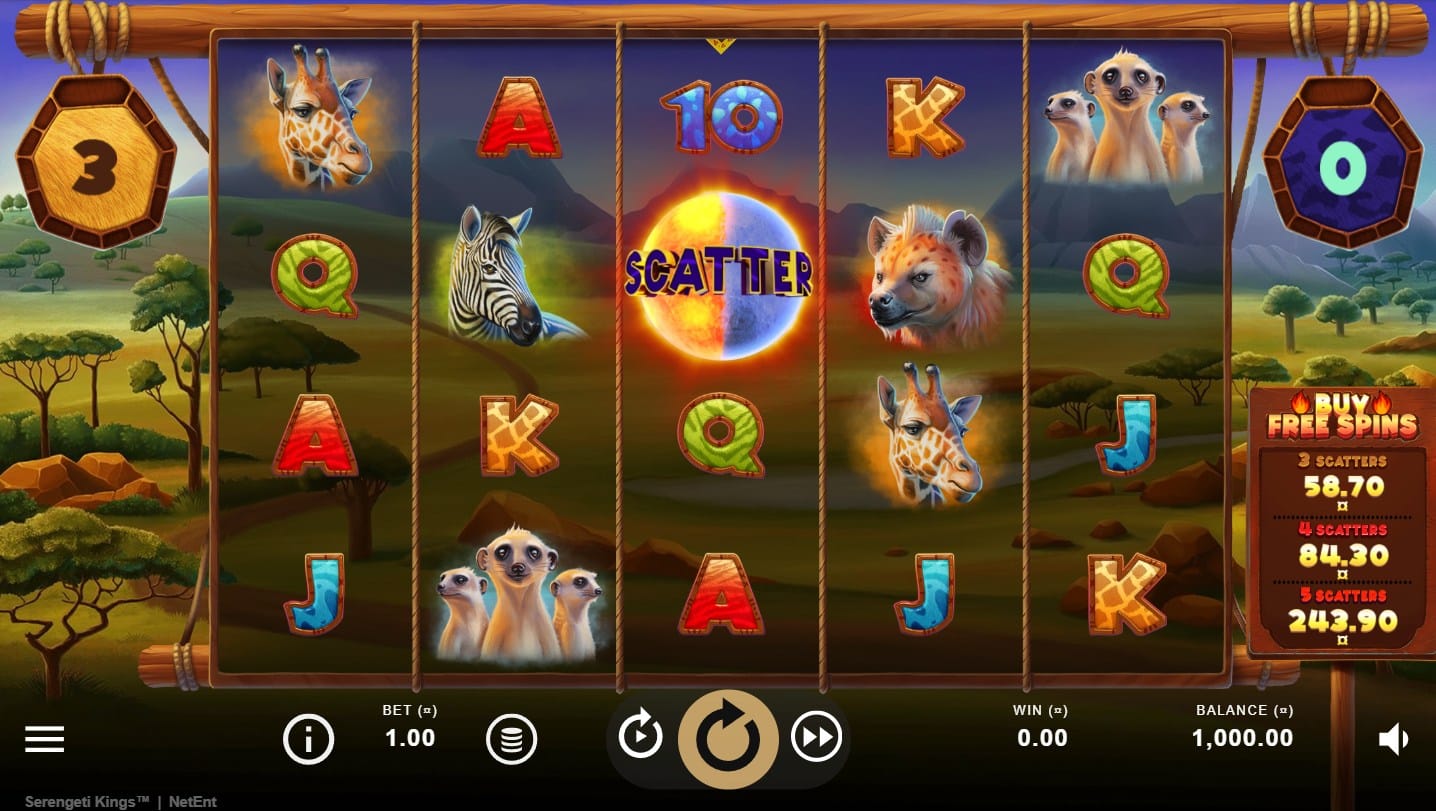
Task: Mute the game sound
Action: [1393, 740]
